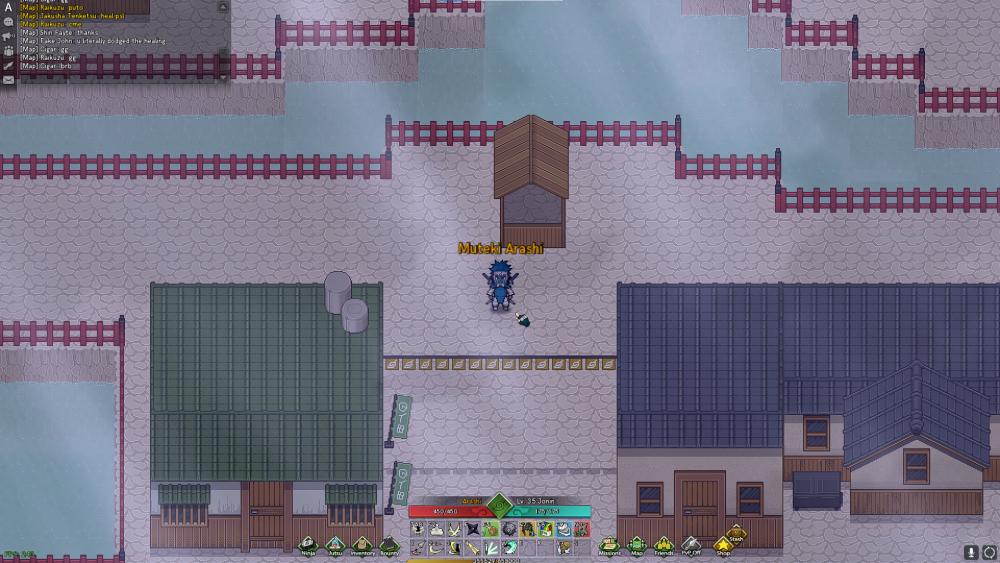
Task: Open the Ninja character menu
Action: click(308, 544)
